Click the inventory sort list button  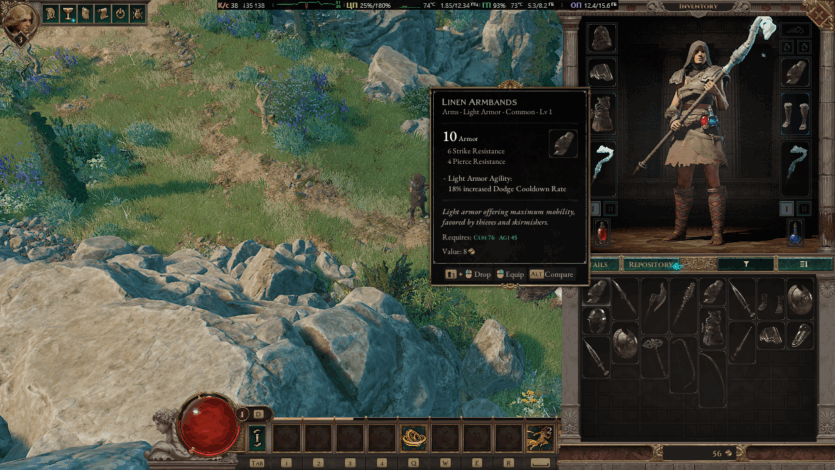tap(804, 265)
